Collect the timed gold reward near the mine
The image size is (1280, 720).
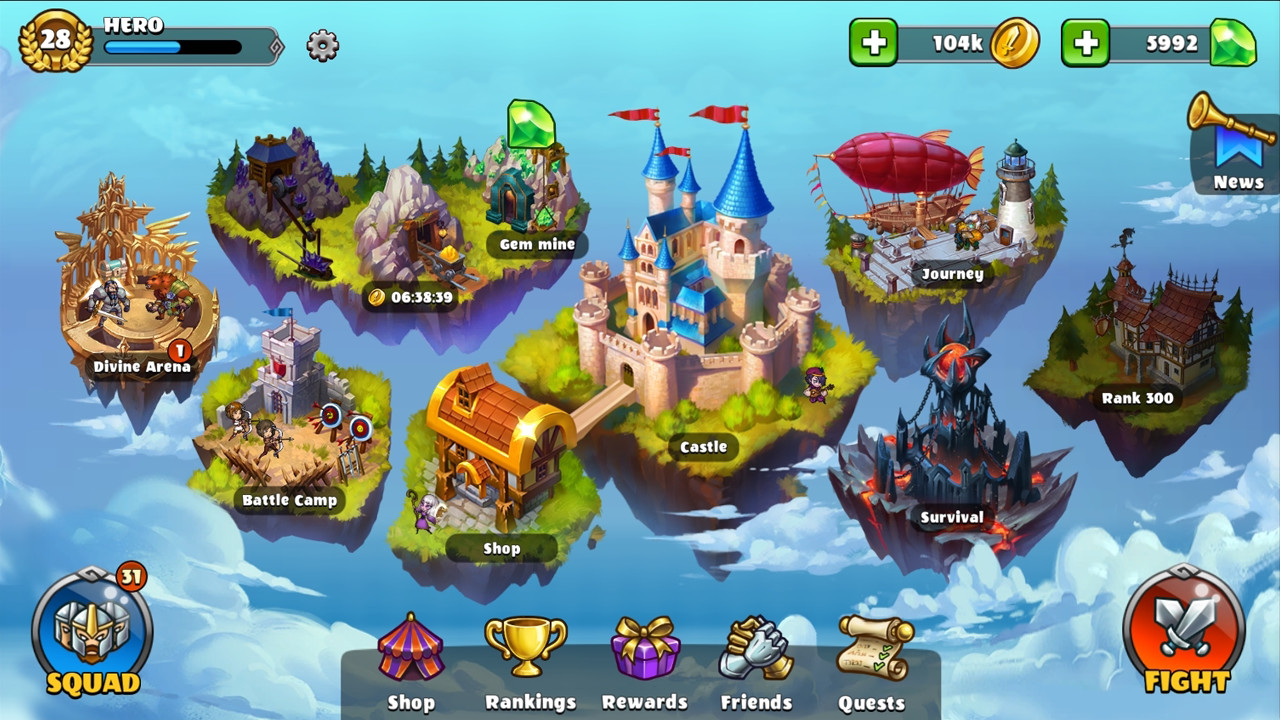pyautogui.click(x=409, y=294)
